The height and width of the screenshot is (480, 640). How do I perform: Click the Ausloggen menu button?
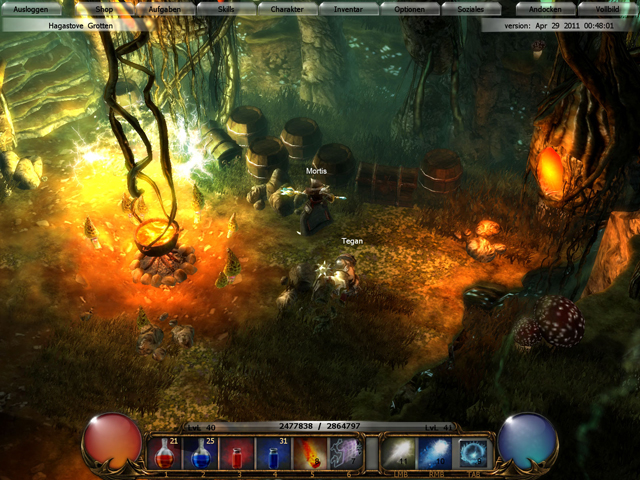30,8
